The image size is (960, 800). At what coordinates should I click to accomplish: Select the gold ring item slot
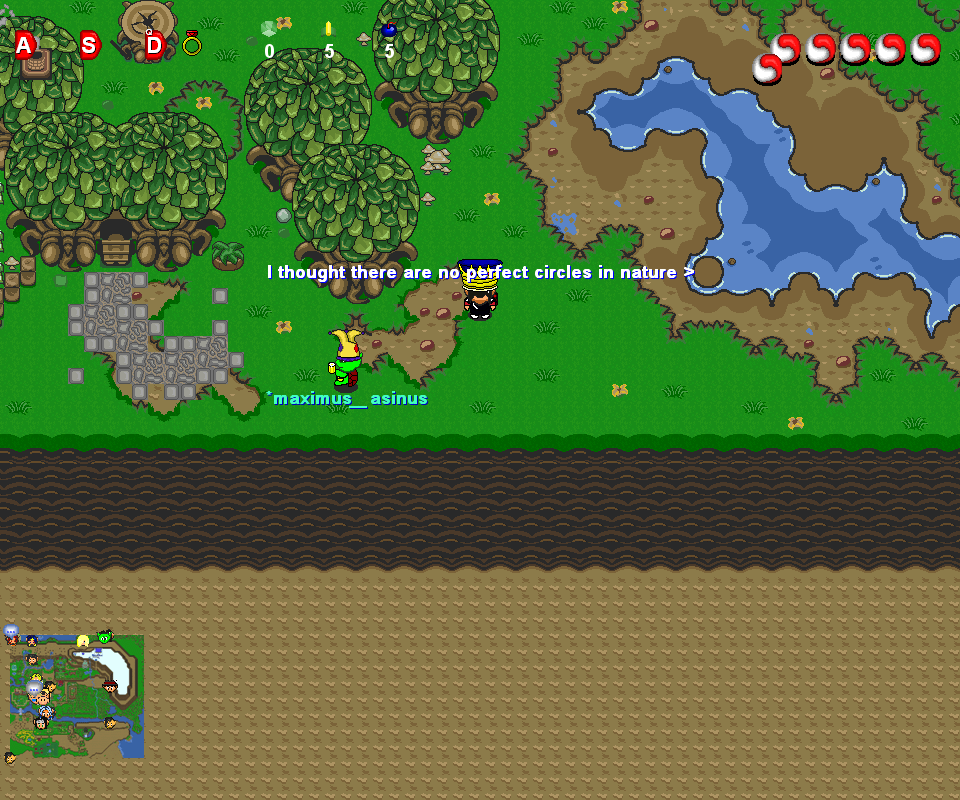tap(192, 43)
